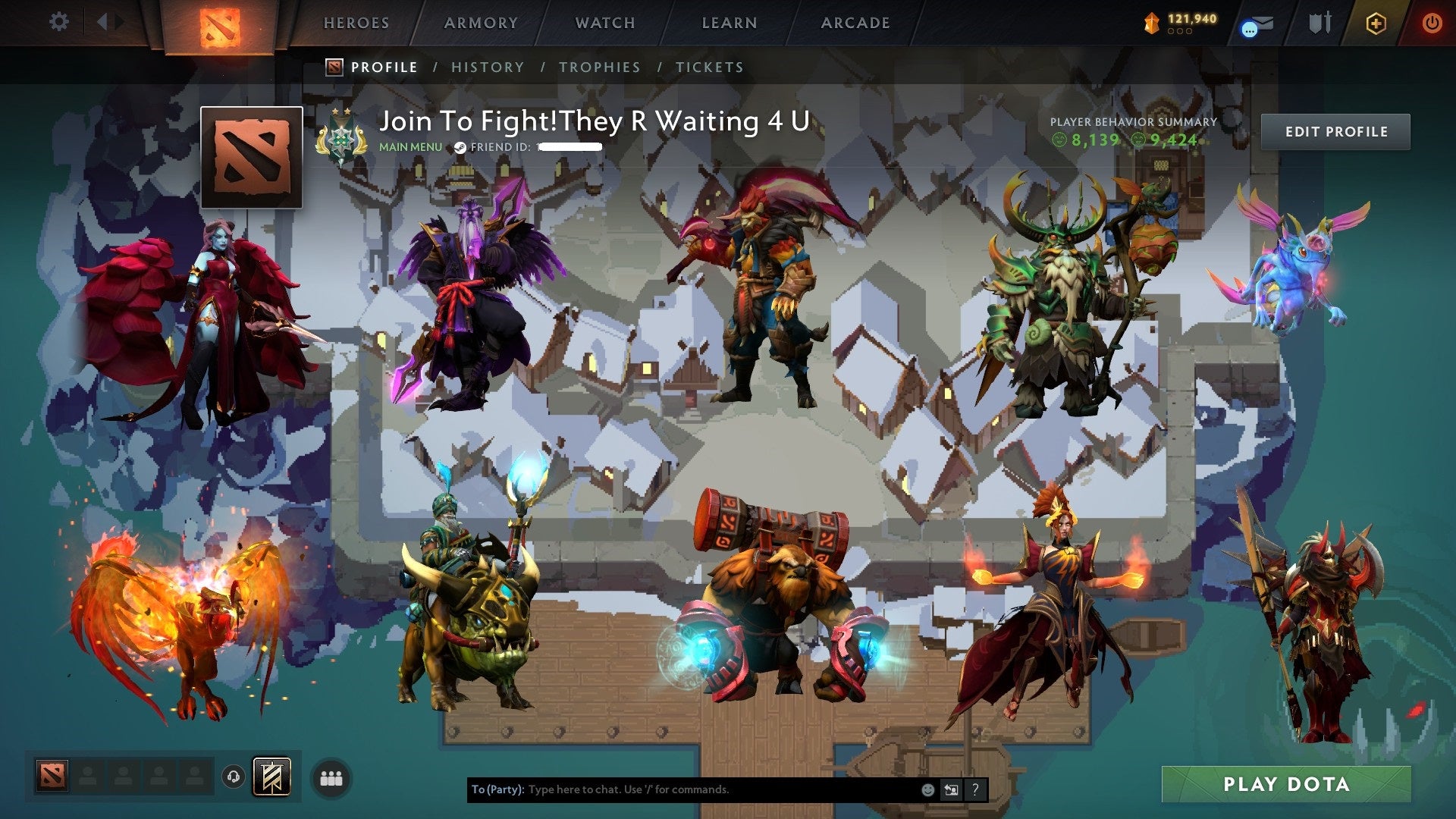Open the emoticon picker in the chat bar
Image resolution: width=1456 pixels, height=819 pixels.
[x=927, y=789]
